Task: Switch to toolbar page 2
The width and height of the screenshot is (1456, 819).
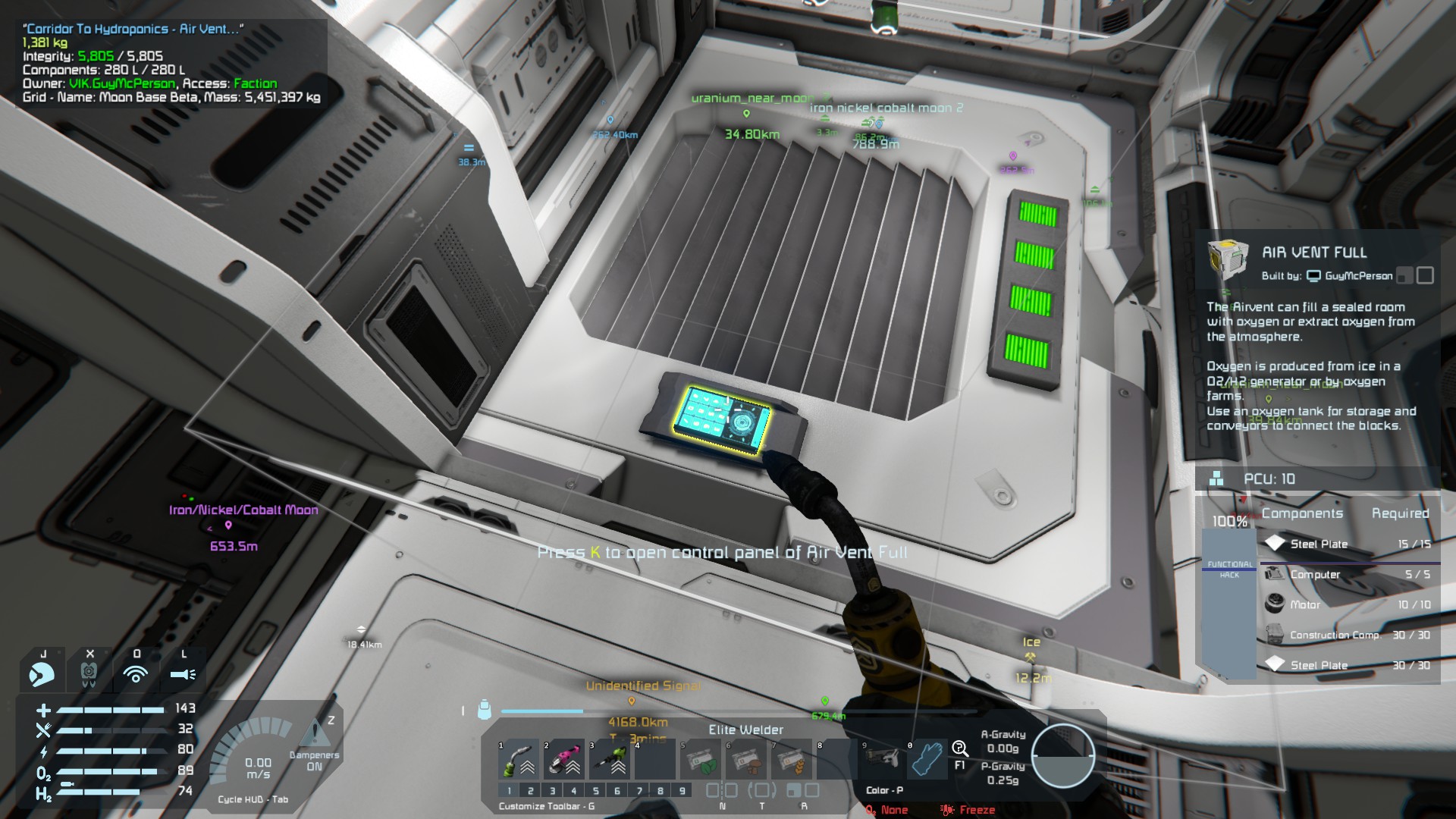Action: 531,791
